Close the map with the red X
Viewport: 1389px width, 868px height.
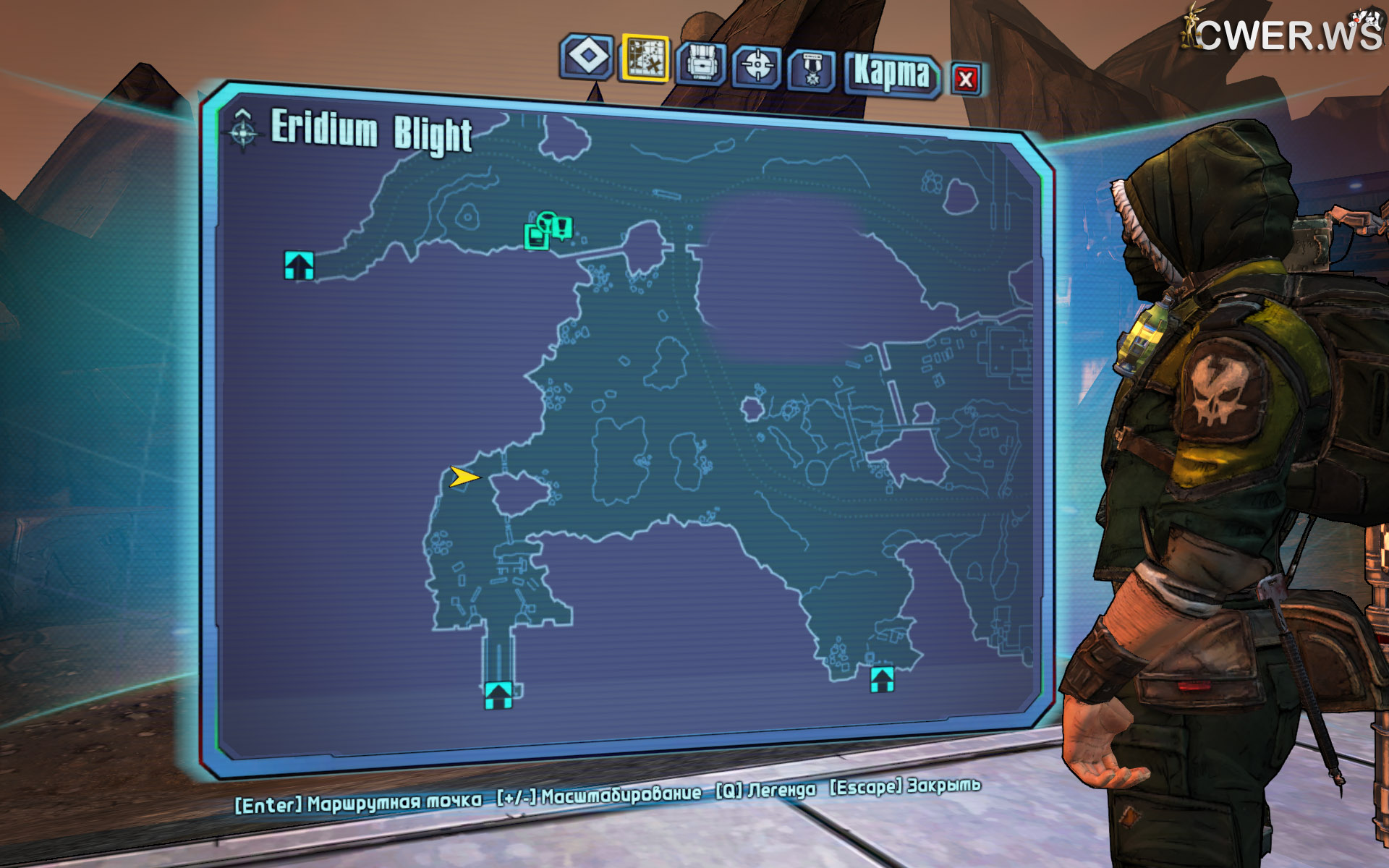[x=965, y=79]
